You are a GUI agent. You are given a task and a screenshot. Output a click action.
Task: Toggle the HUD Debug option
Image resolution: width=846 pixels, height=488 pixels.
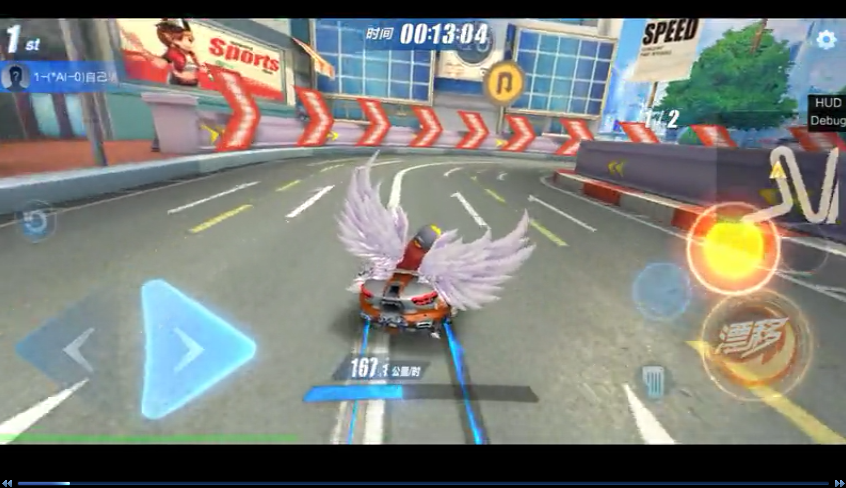point(828,111)
